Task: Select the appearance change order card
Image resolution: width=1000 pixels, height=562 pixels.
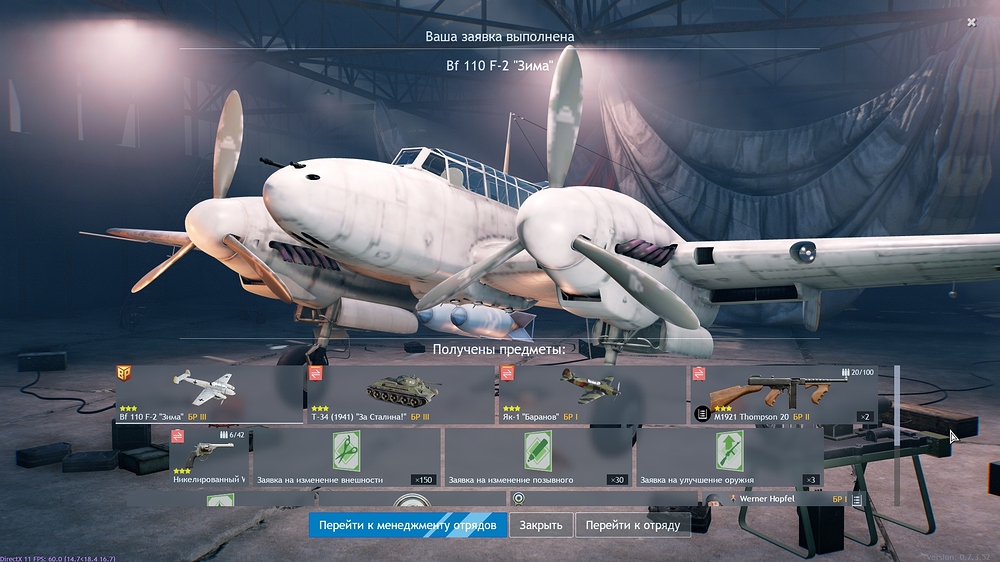Action: tap(345, 457)
